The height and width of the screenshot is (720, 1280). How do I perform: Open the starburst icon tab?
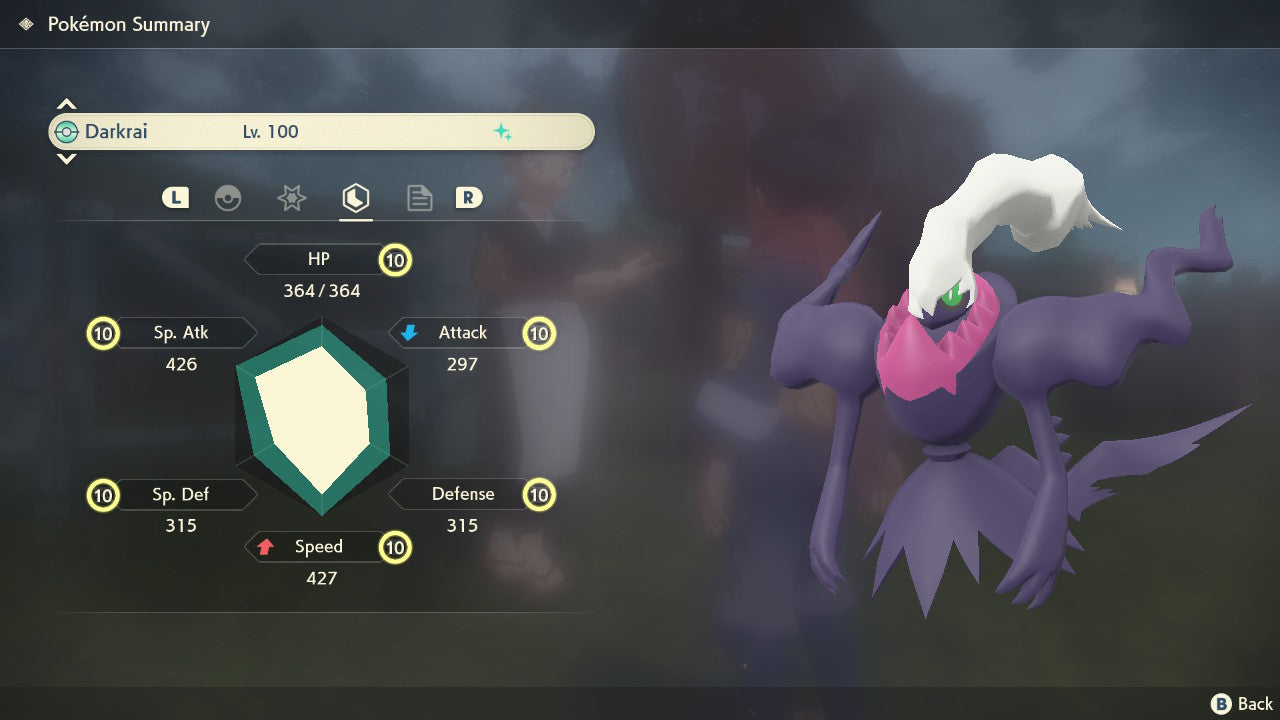pyautogui.click(x=291, y=198)
